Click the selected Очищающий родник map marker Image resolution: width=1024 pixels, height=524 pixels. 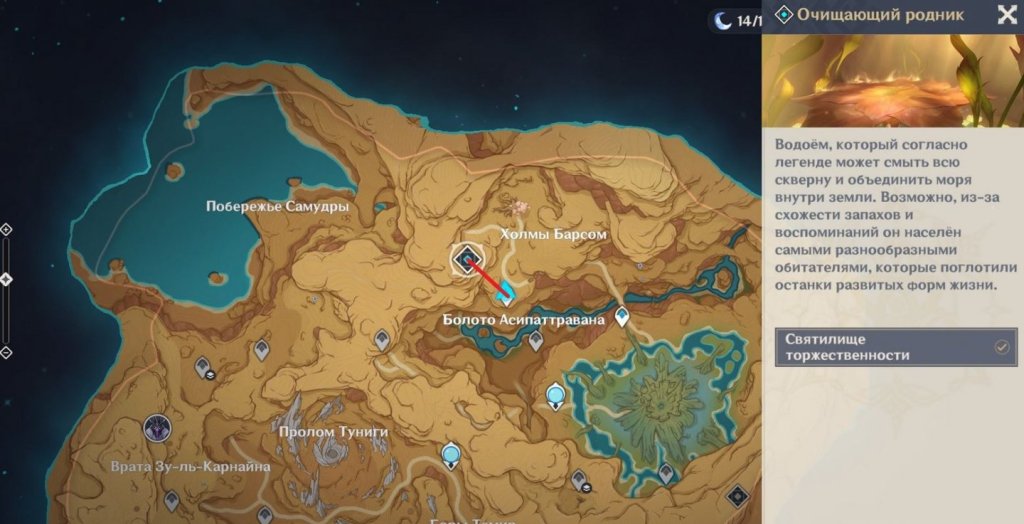point(466,260)
